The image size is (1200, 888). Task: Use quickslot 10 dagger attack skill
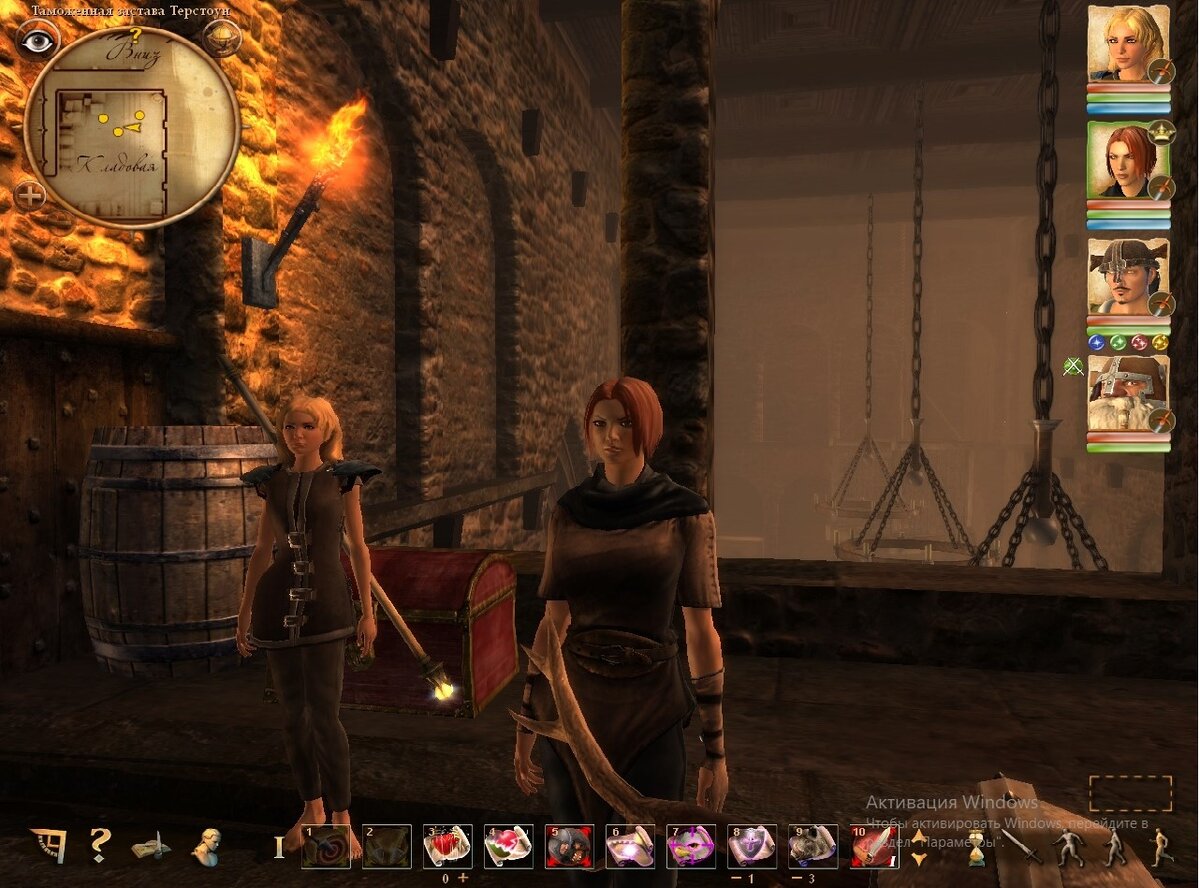pyautogui.click(x=875, y=846)
